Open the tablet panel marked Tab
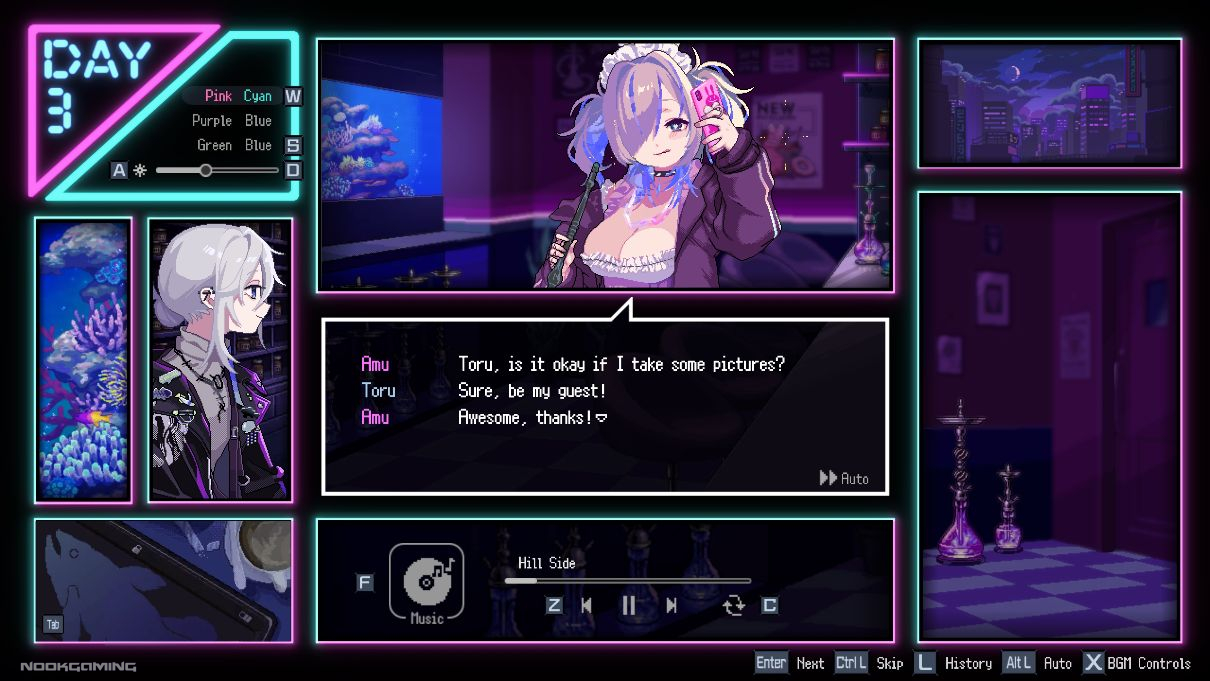 [163, 580]
